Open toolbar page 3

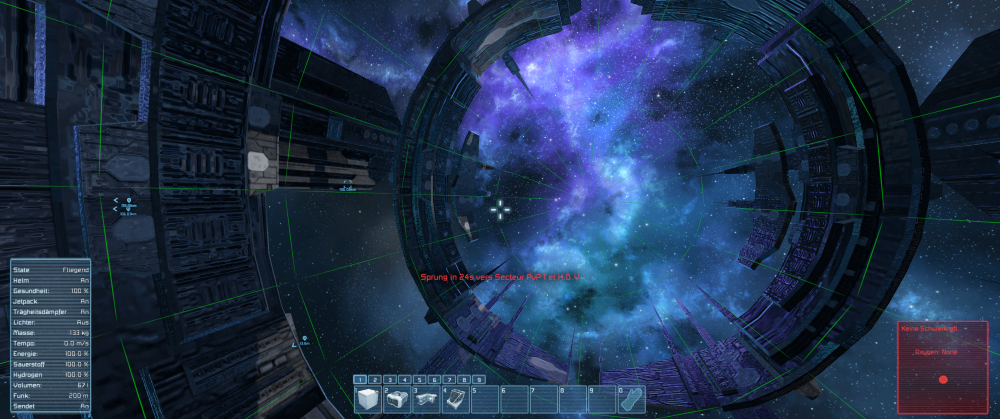point(391,380)
